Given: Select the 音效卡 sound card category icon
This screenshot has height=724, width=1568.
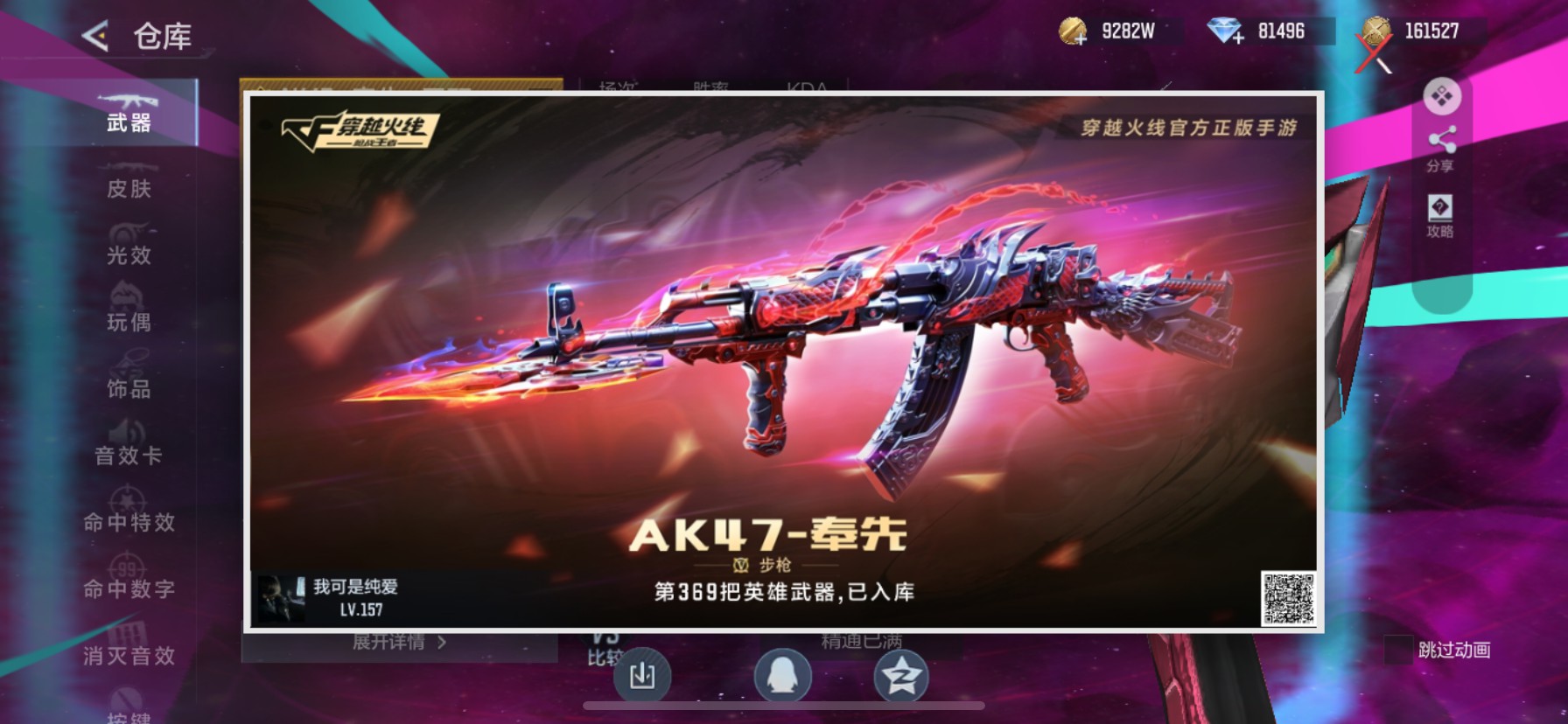Looking at the screenshot, I should pyautogui.click(x=127, y=437).
